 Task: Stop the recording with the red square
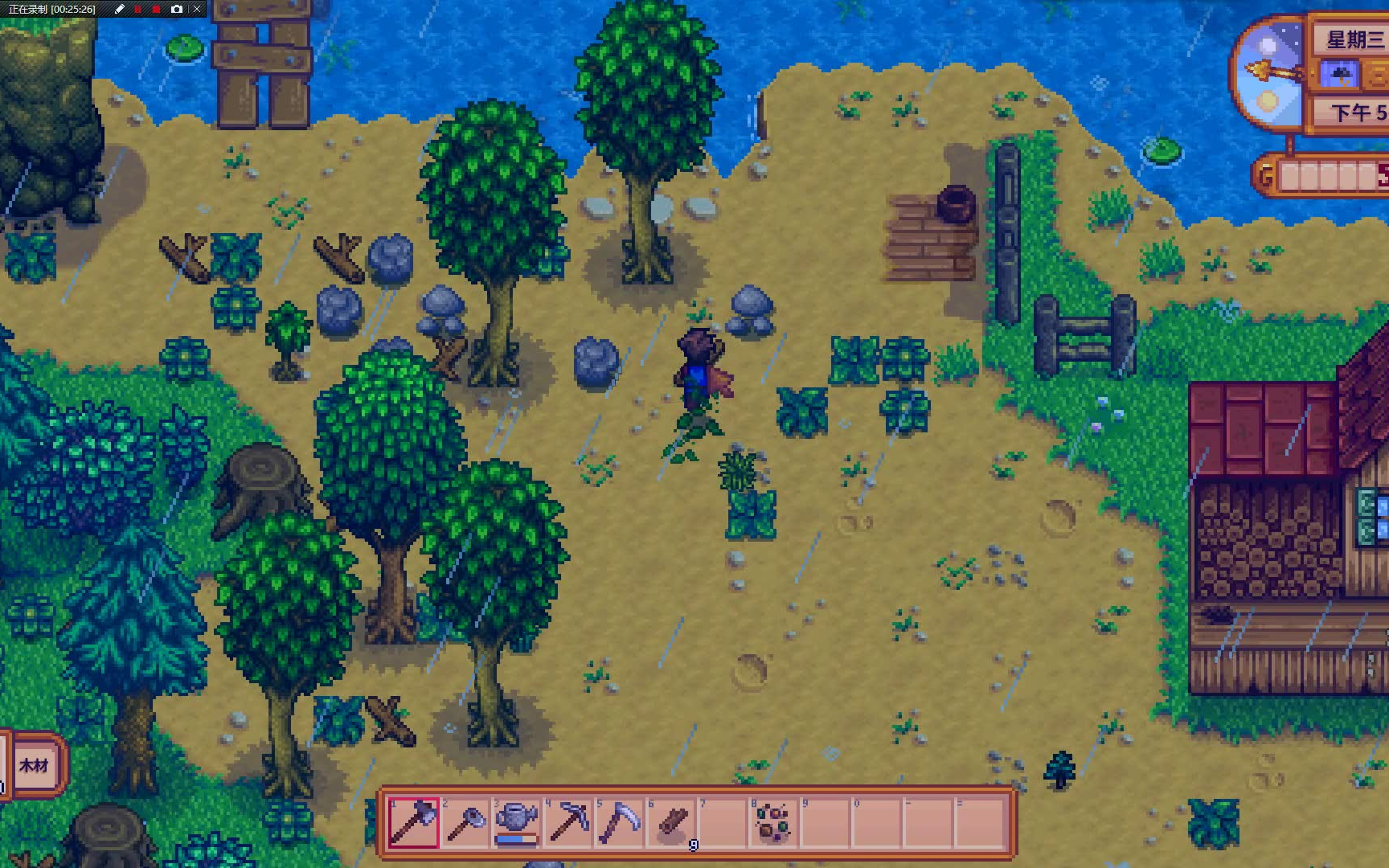pos(157,9)
